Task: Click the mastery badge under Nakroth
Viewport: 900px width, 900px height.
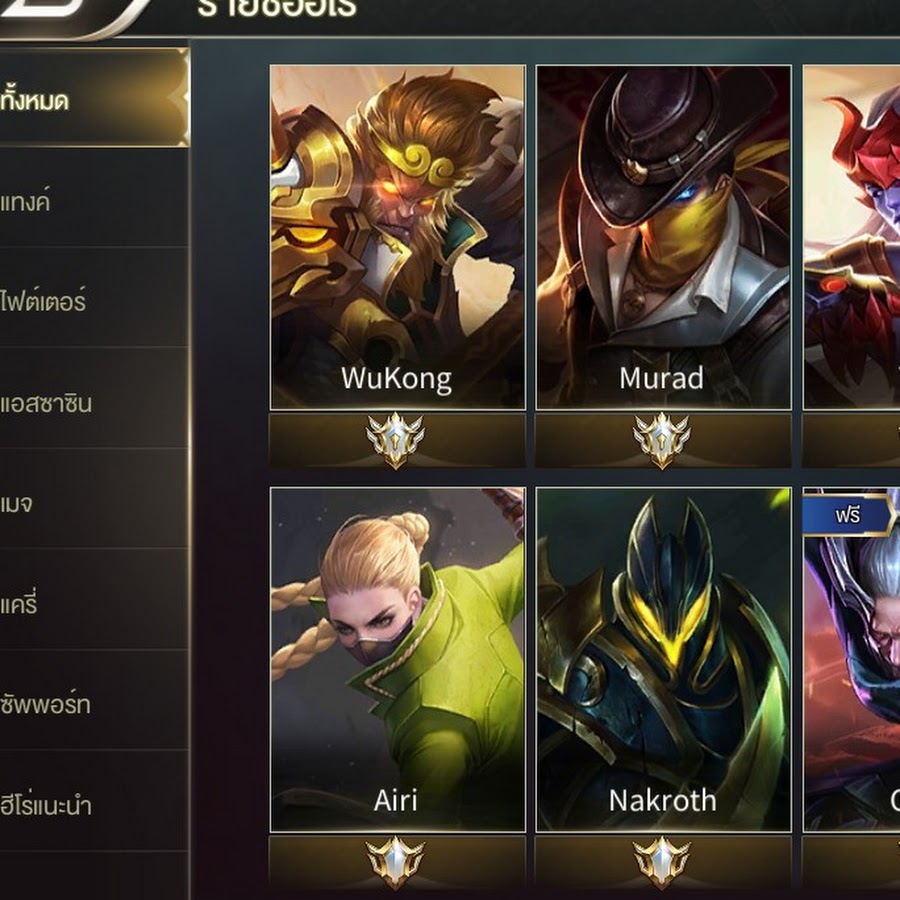Action: point(662,862)
